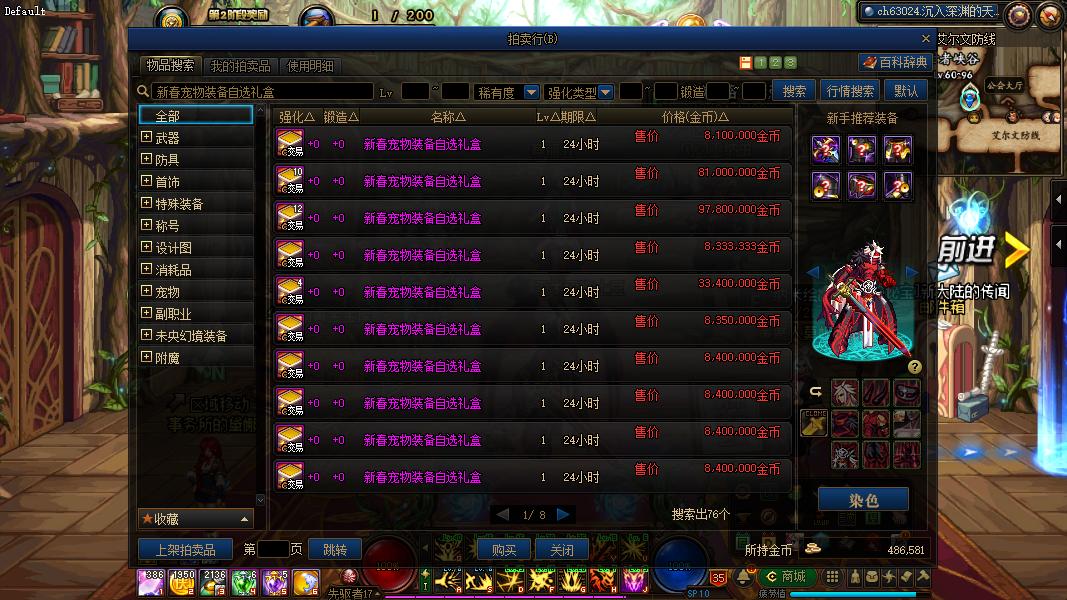The image size is (1067, 600).
Task: Open the 收藏 favorites dropdown
Action: coord(195,519)
